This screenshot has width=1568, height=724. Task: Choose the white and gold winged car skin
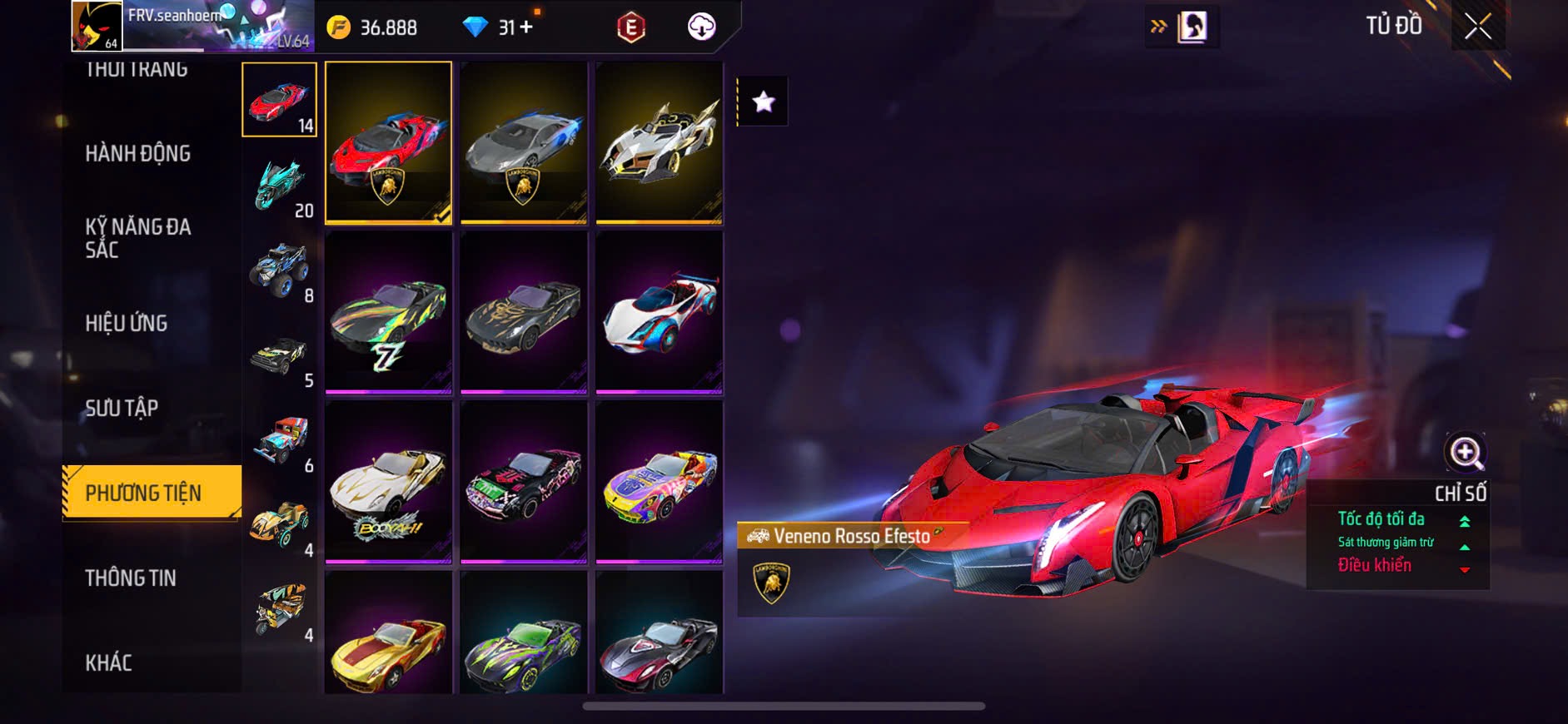[x=659, y=142]
